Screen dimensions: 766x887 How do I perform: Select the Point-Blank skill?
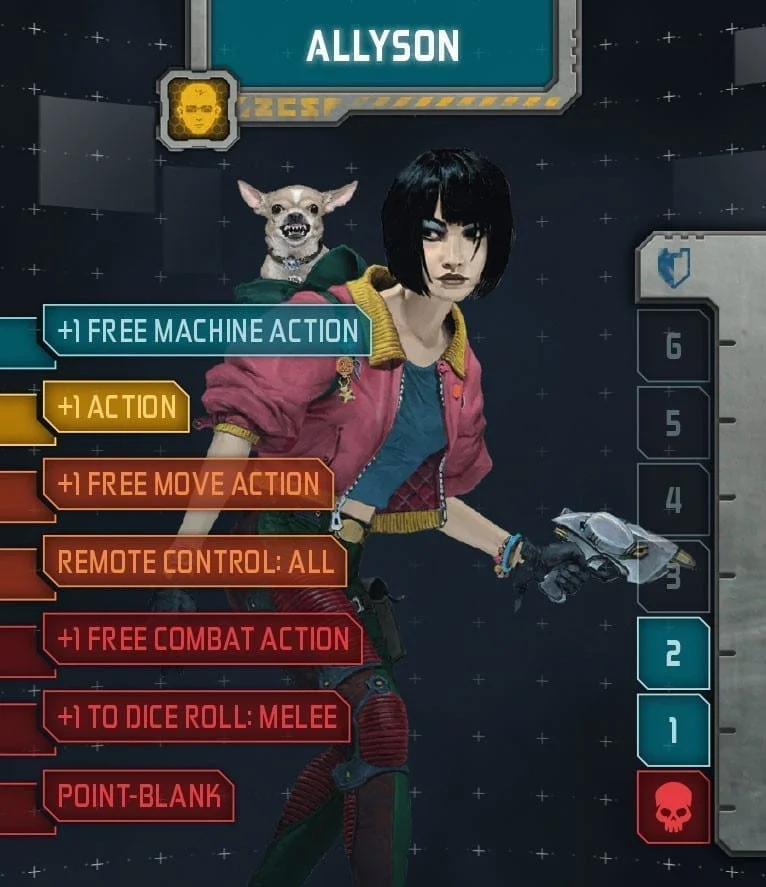[138, 796]
